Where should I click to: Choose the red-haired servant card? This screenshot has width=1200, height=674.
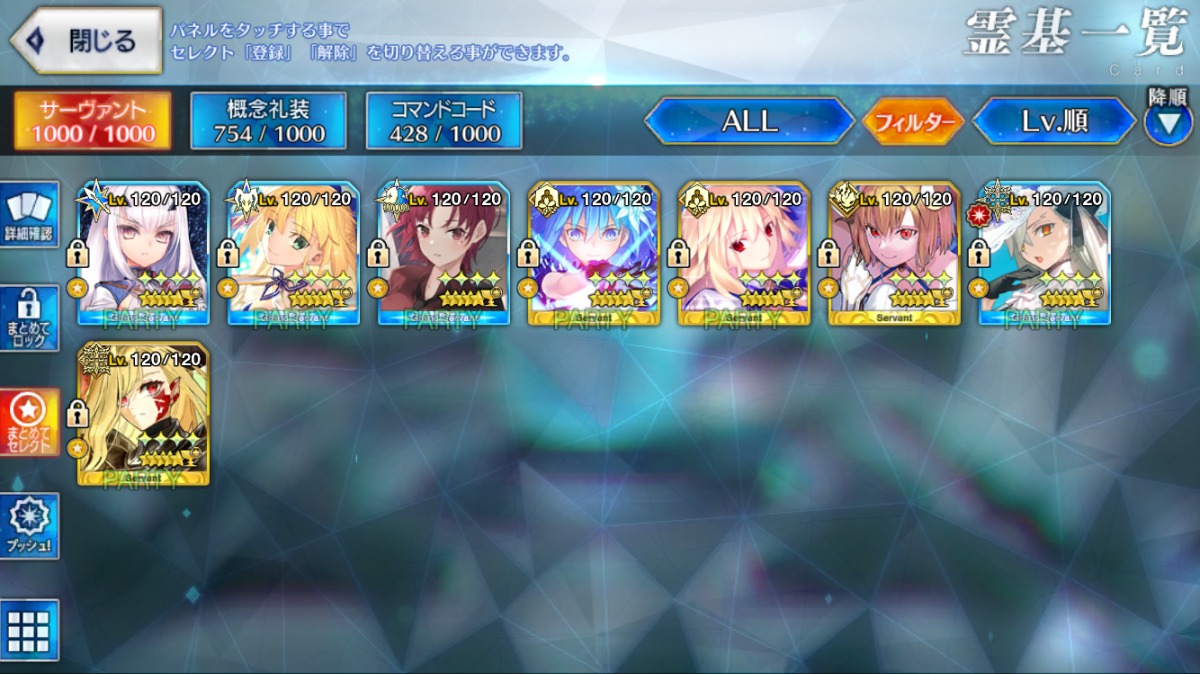(x=444, y=253)
